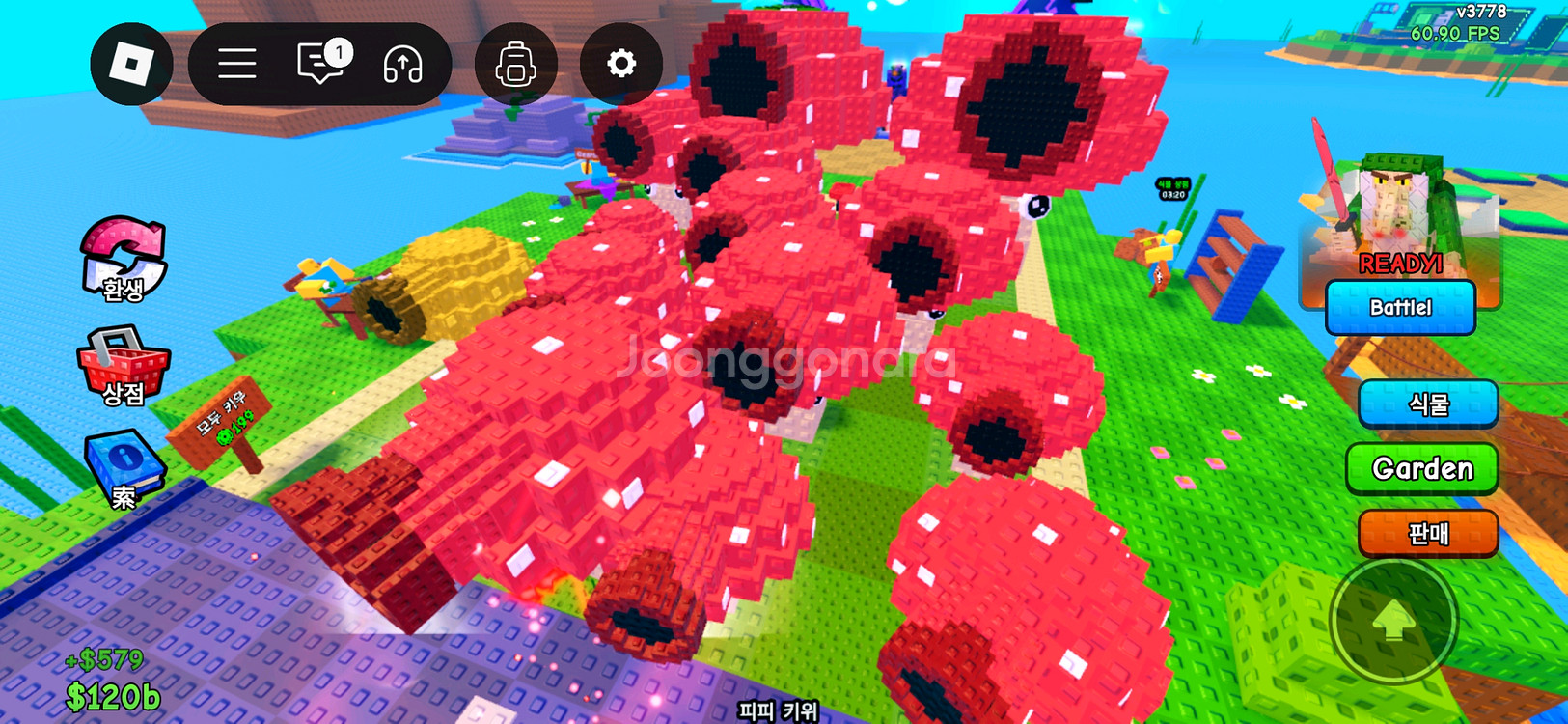
Task: Go to the Garden
Action: click(1422, 468)
